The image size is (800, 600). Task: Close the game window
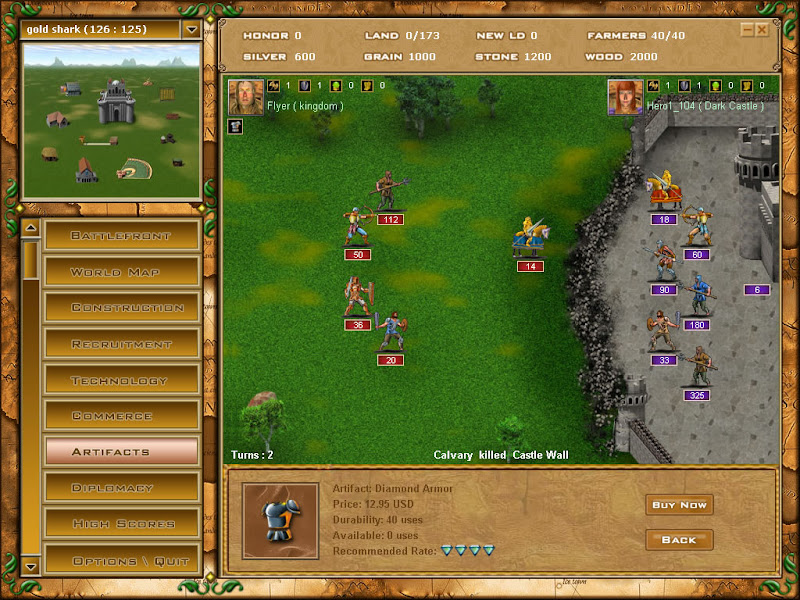pyautogui.click(x=762, y=30)
